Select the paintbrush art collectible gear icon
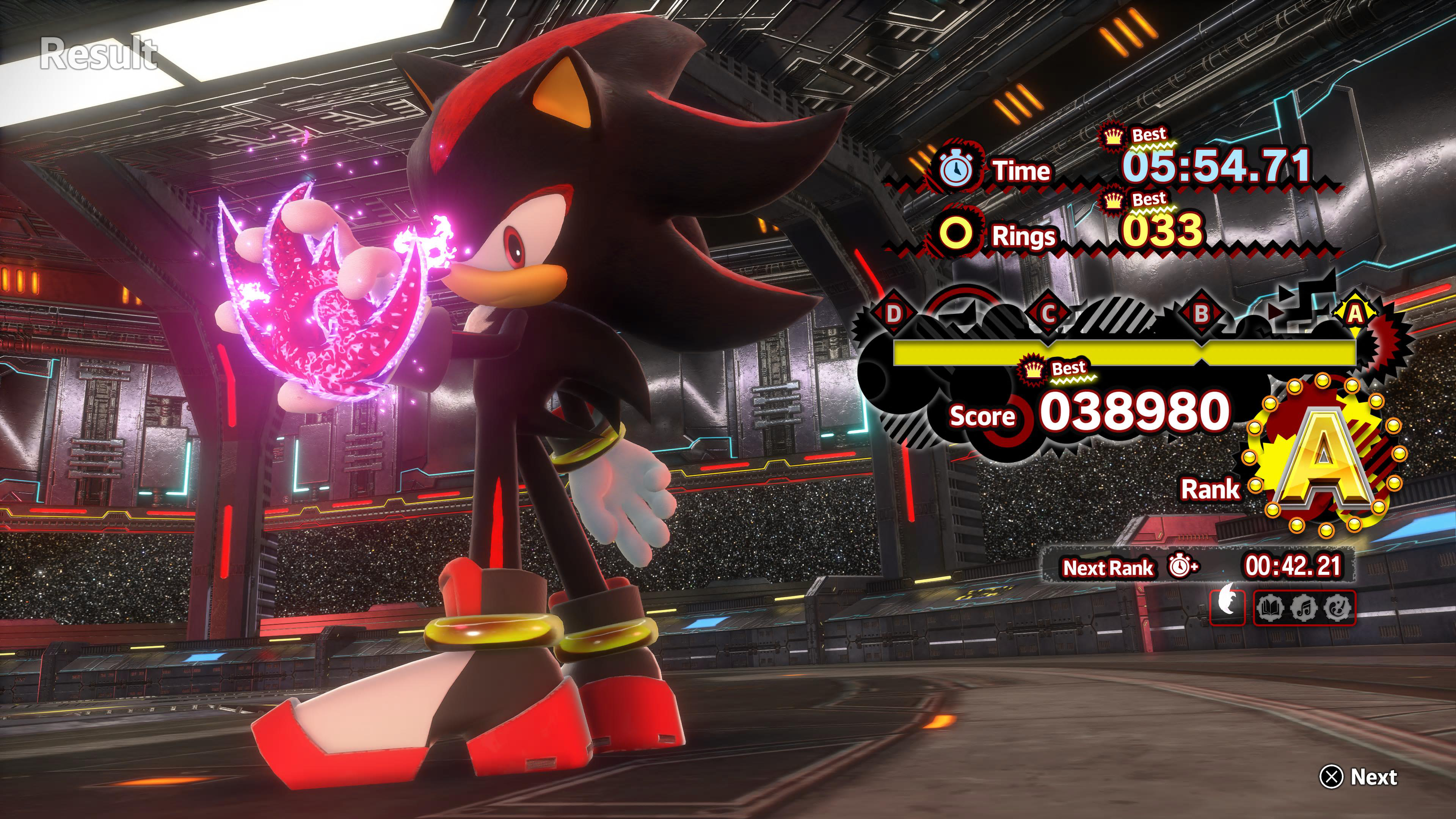Screen dimensions: 1456x819 (x=1337, y=608)
